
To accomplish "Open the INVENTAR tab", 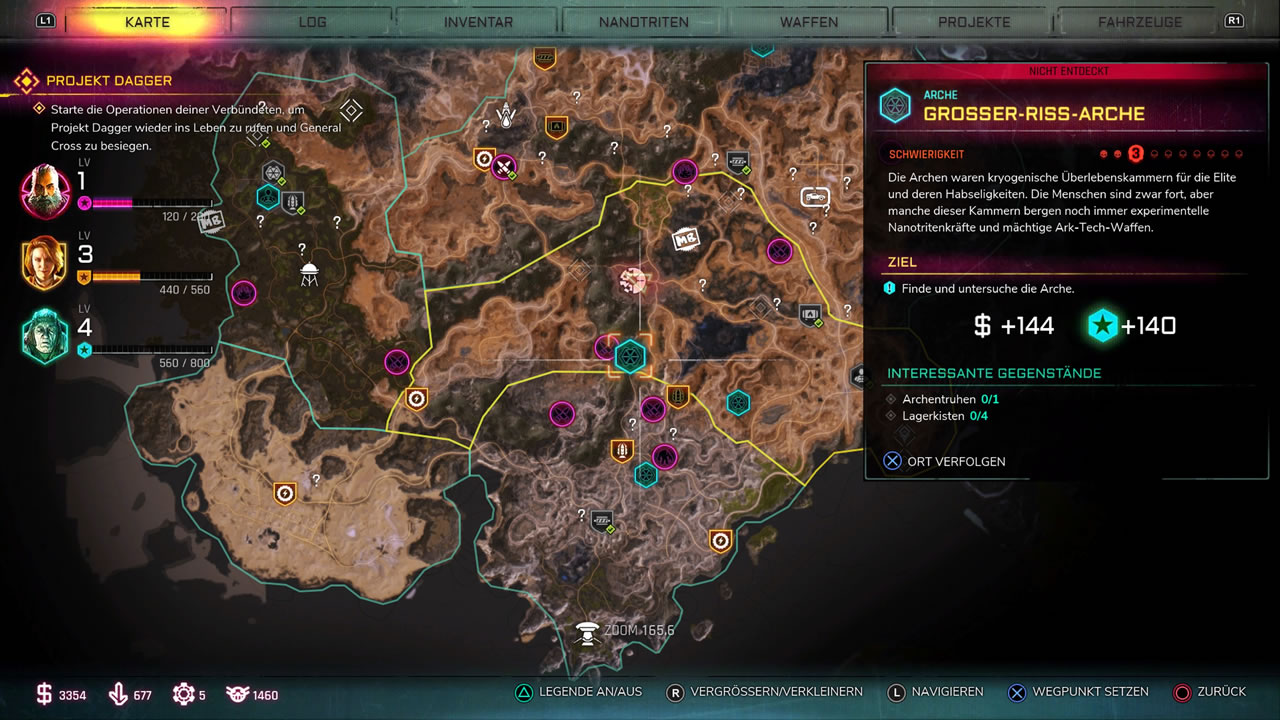I will tap(478, 21).
